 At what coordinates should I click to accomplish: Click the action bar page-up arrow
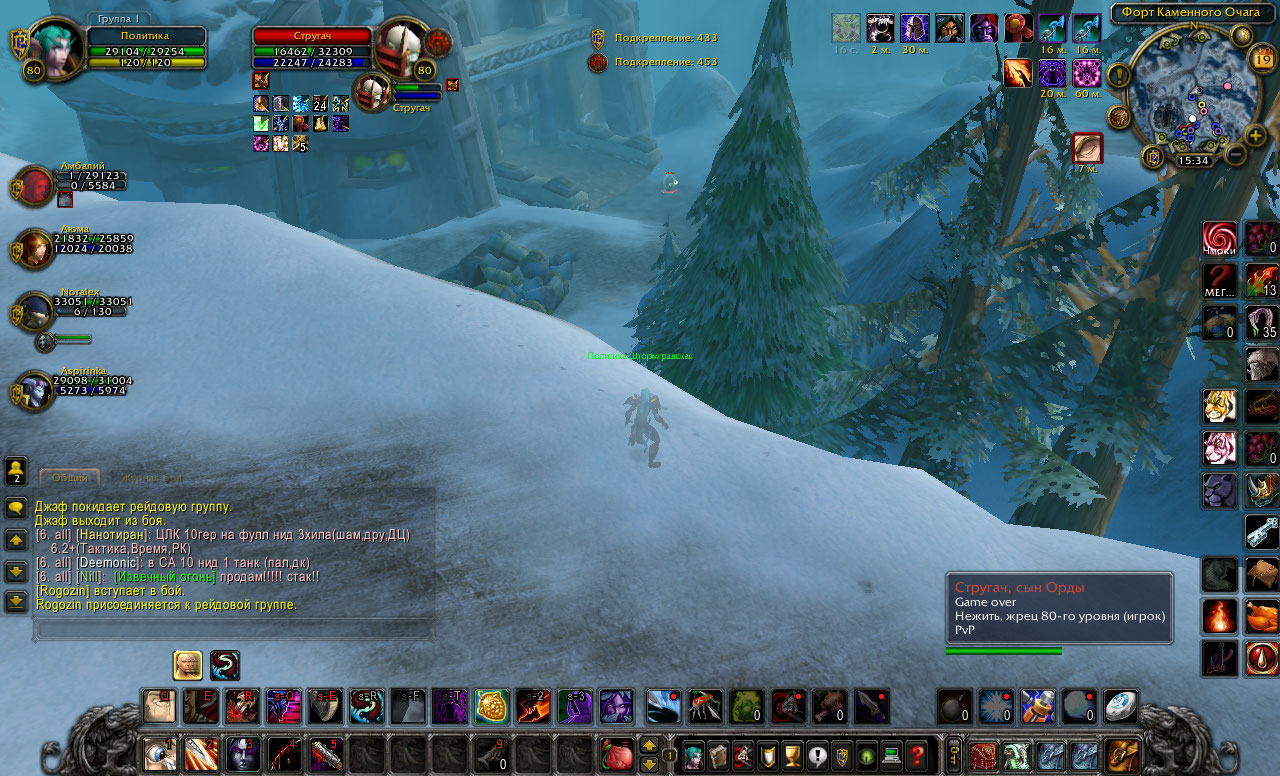(649, 746)
